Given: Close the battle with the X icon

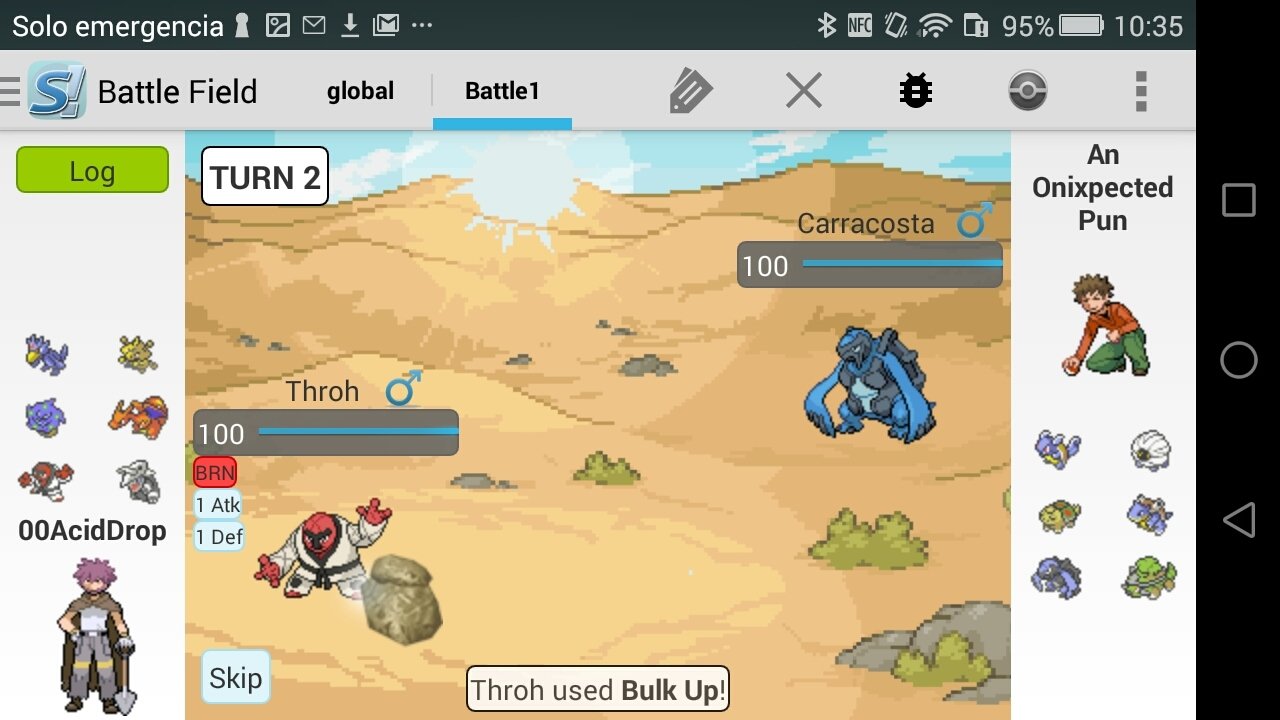Looking at the screenshot, I should (803, 91).
